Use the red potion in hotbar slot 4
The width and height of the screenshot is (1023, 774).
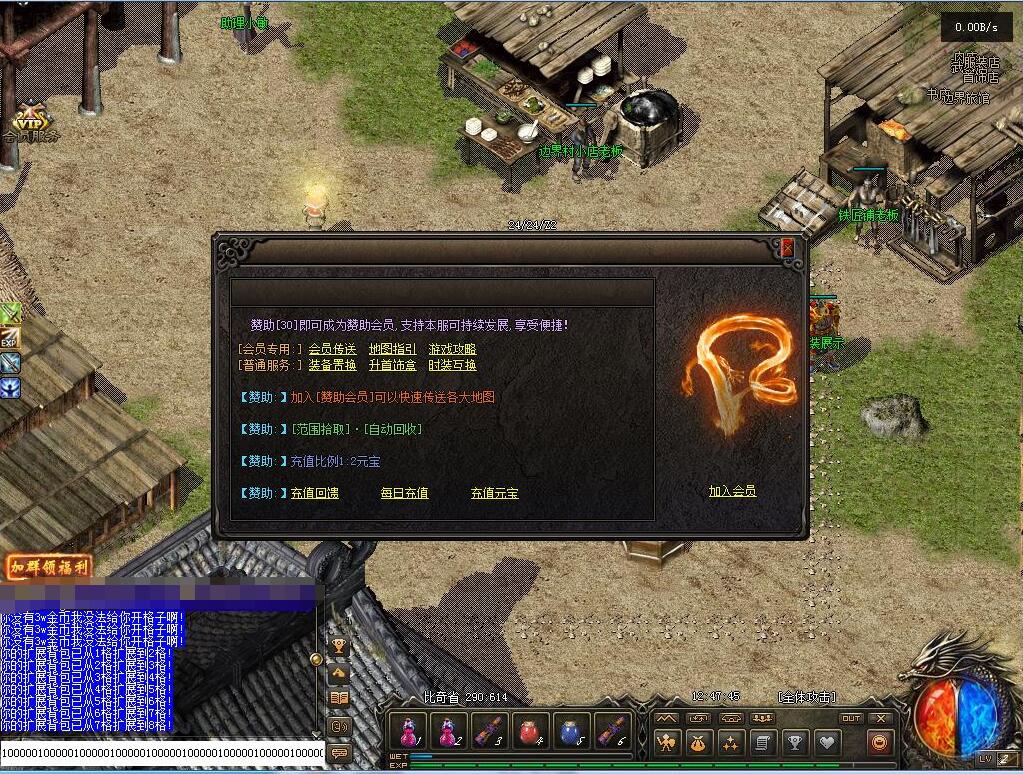click(x=528, y=731)
